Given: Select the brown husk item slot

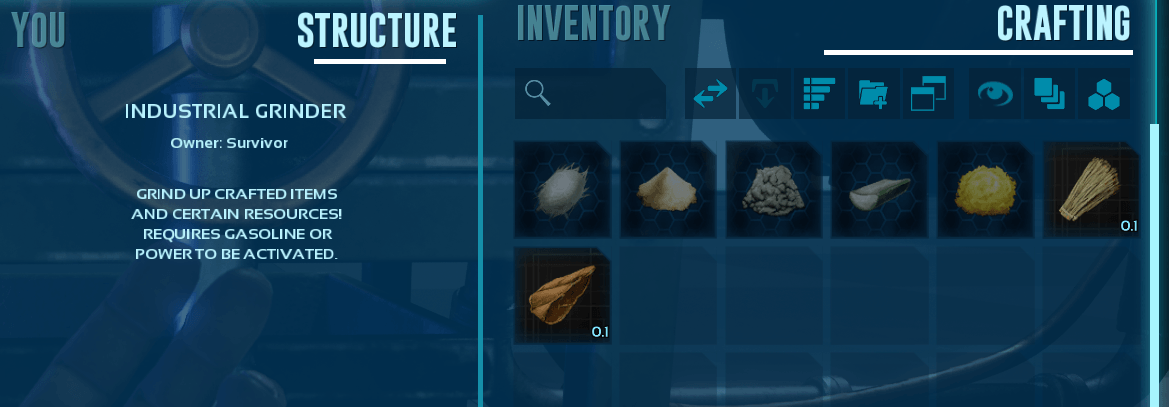Looking at the screenshot, I should [562, 296].
